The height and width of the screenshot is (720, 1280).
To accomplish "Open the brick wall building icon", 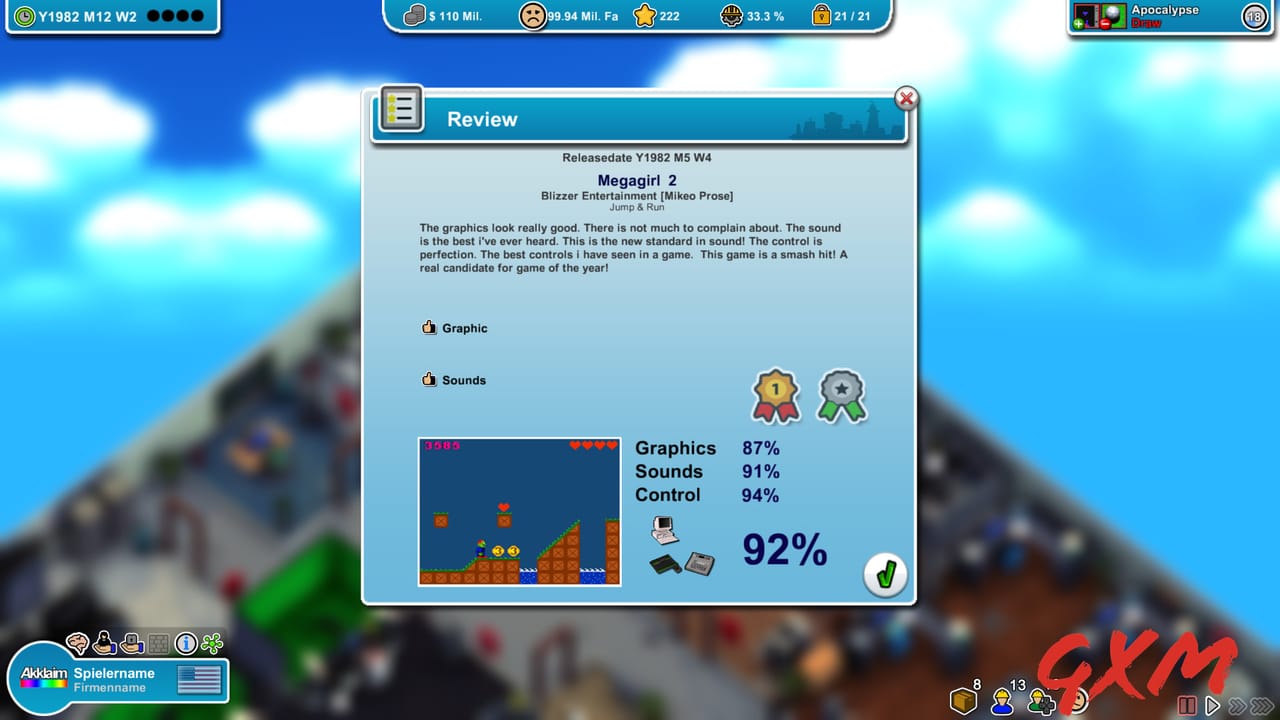I will [x=158, y=645].
